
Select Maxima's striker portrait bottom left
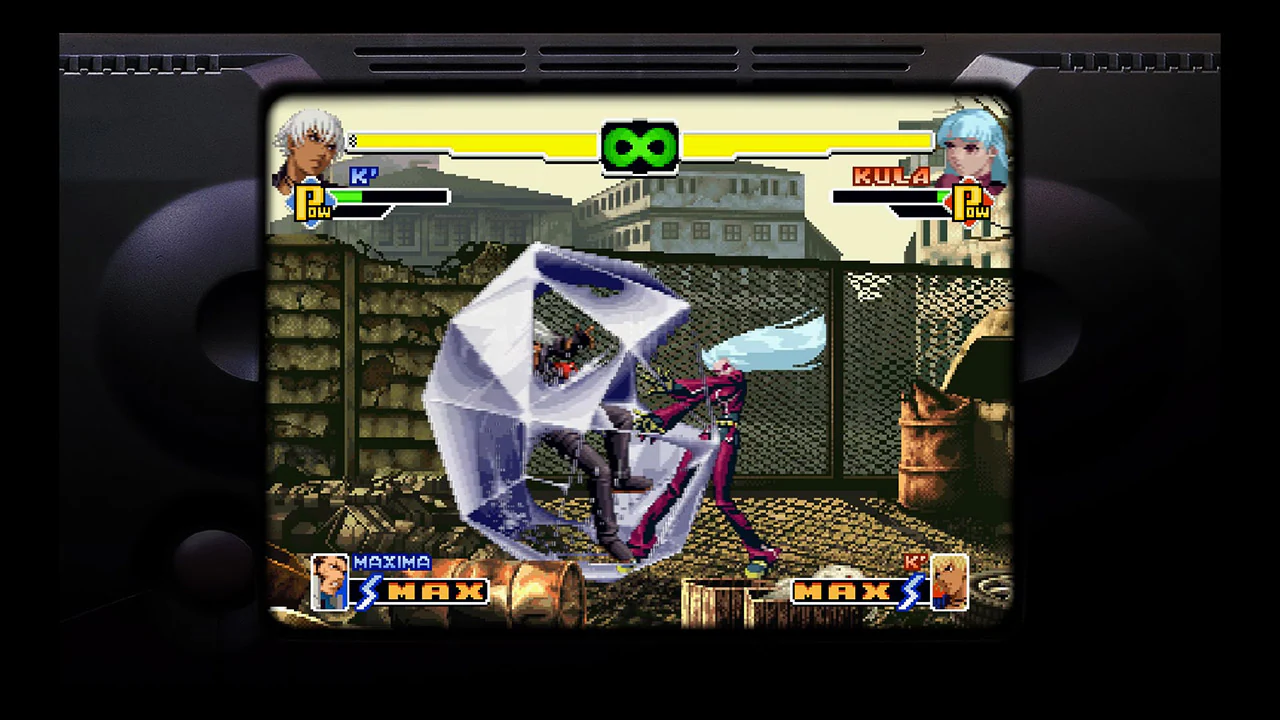tap(330, 585)
